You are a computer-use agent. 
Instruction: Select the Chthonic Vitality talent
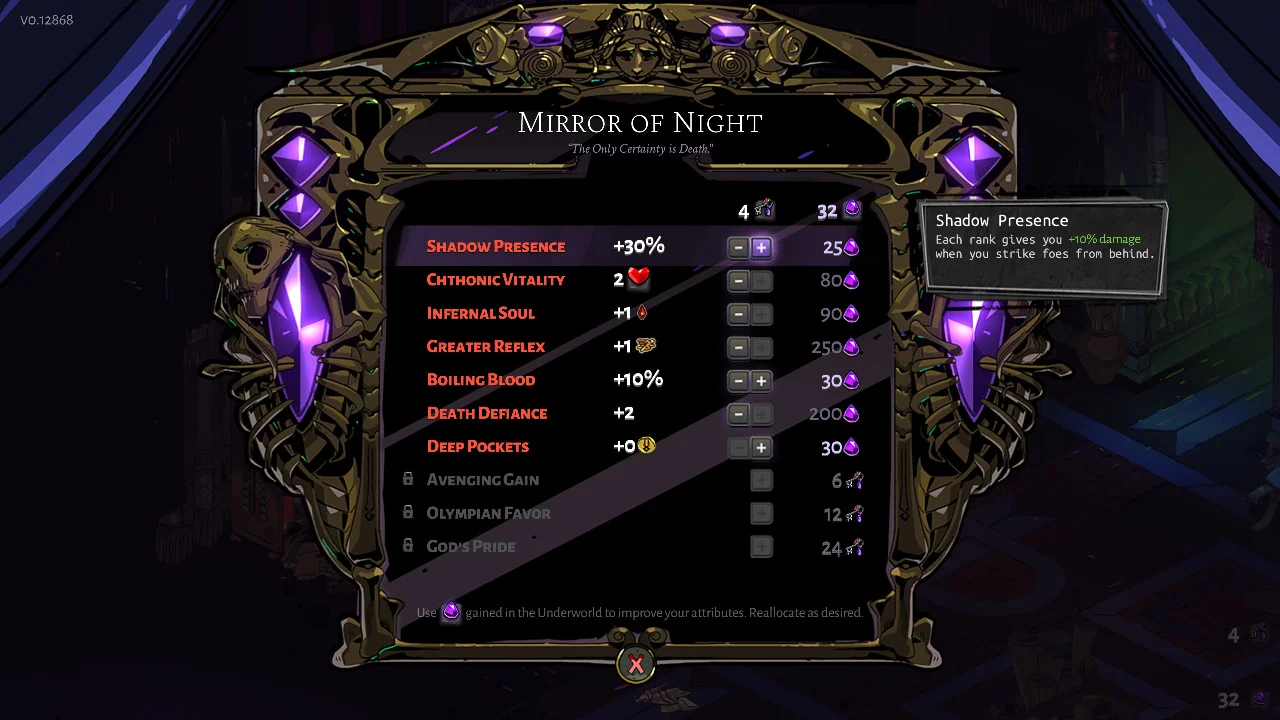click(x=496, y=280)
